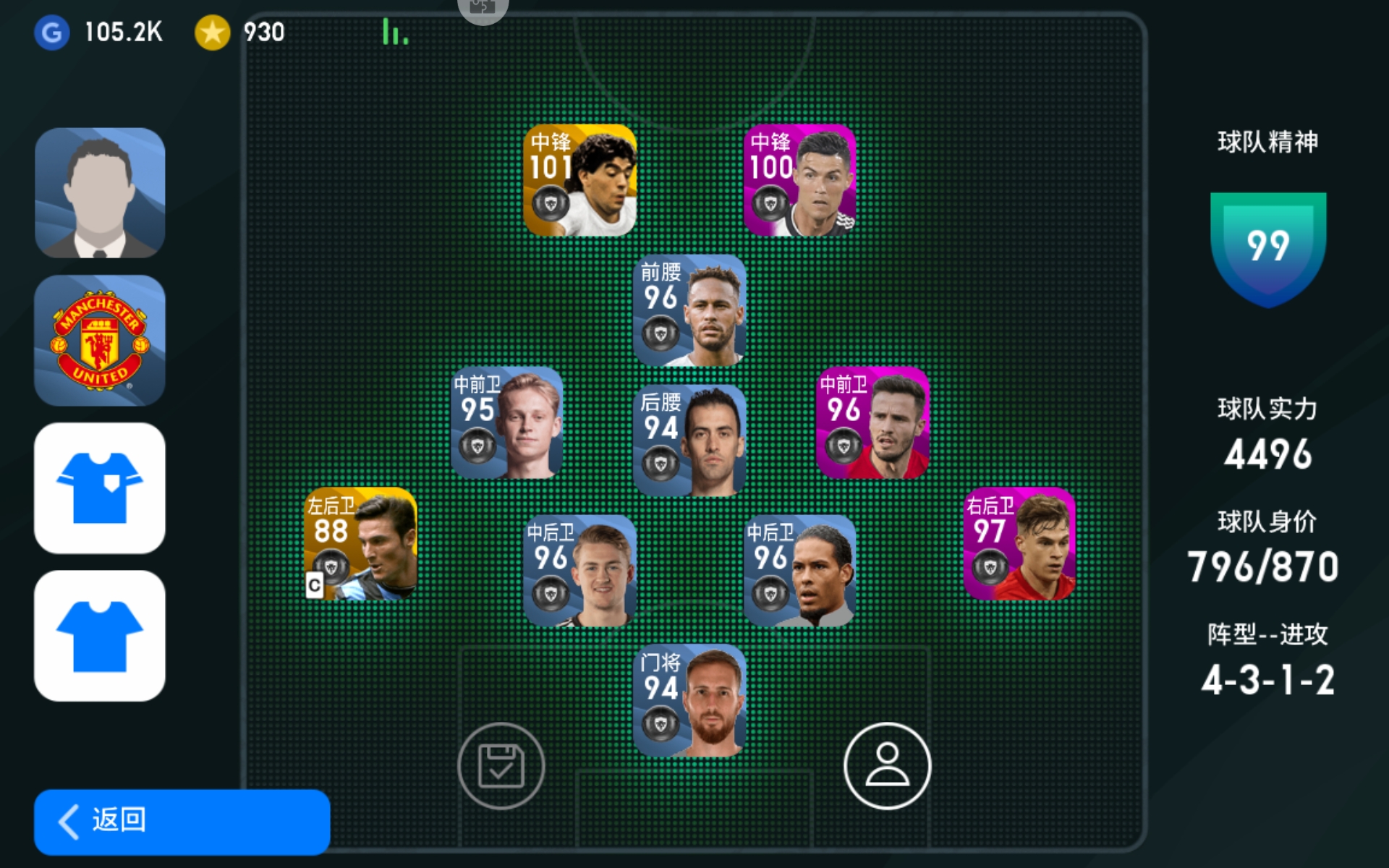Select the 右后卫 right back card

tap(1019, 544)
